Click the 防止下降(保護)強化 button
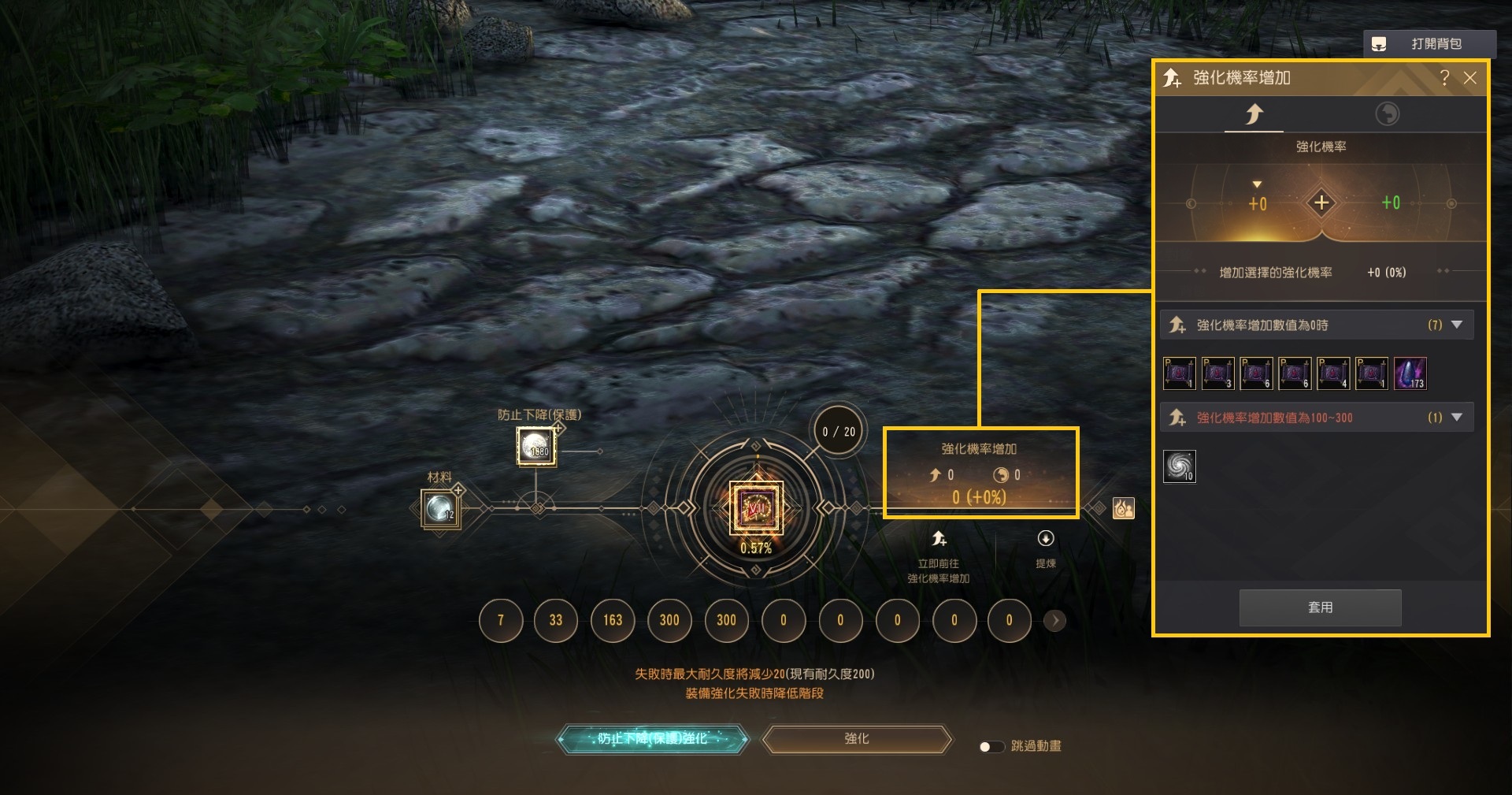The height and width of the screenshot is (795, 1512). pyautogui.click(x=652, y=739)
